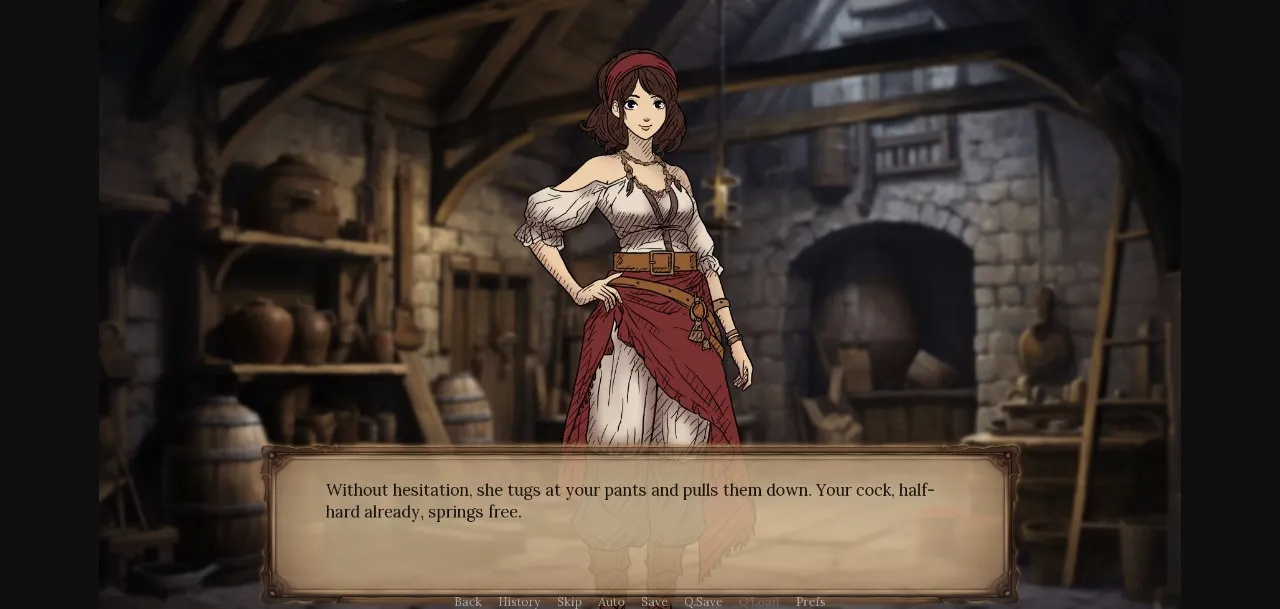Activate Skip in the quick menu
Screen dimensions: 1280x609
569,601
